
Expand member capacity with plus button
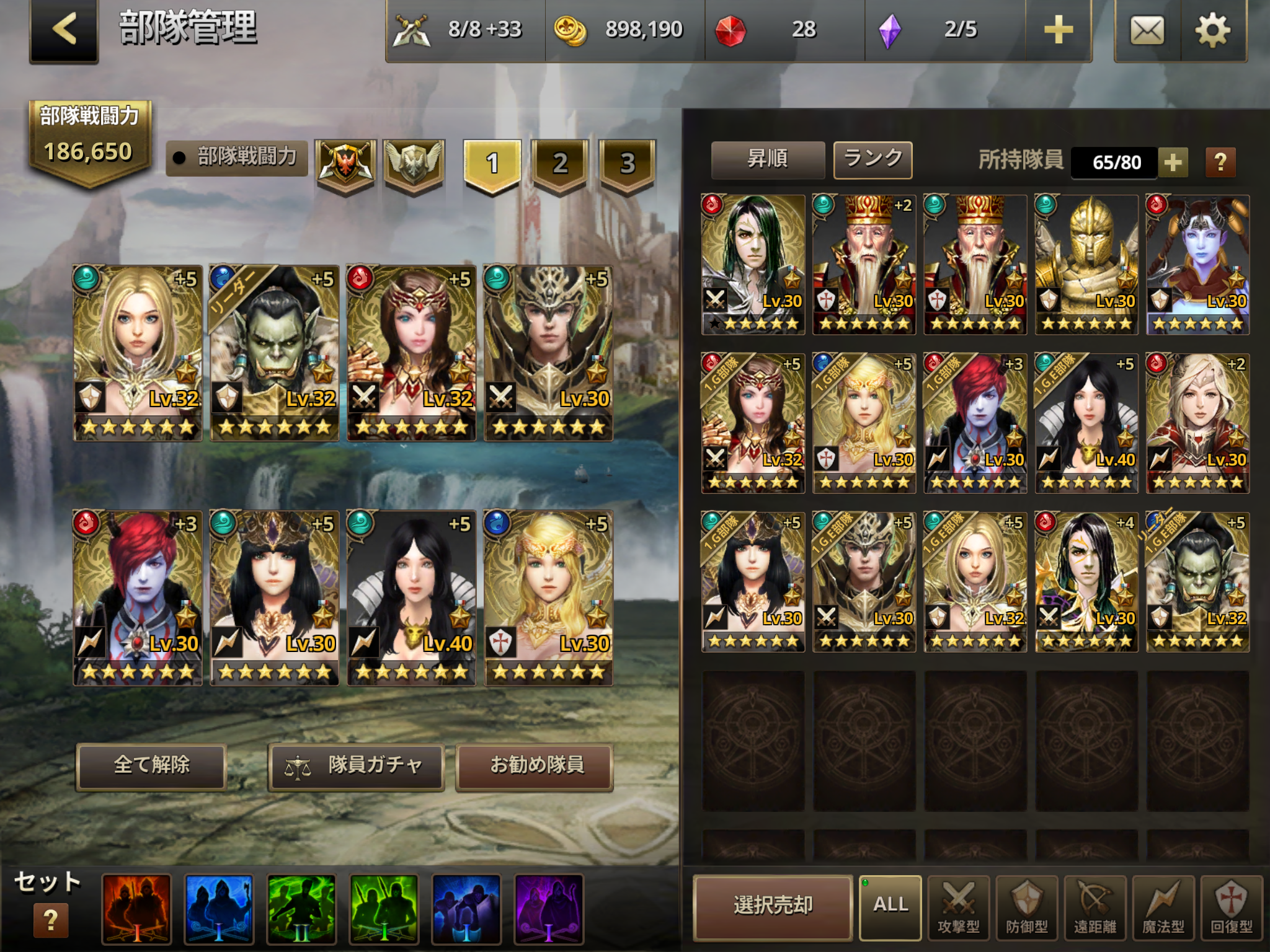1172,162
